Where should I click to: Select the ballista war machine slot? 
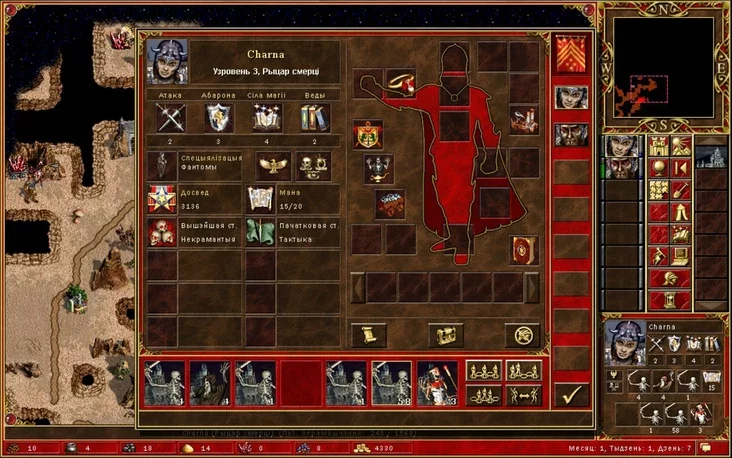[x=523, y=121]
